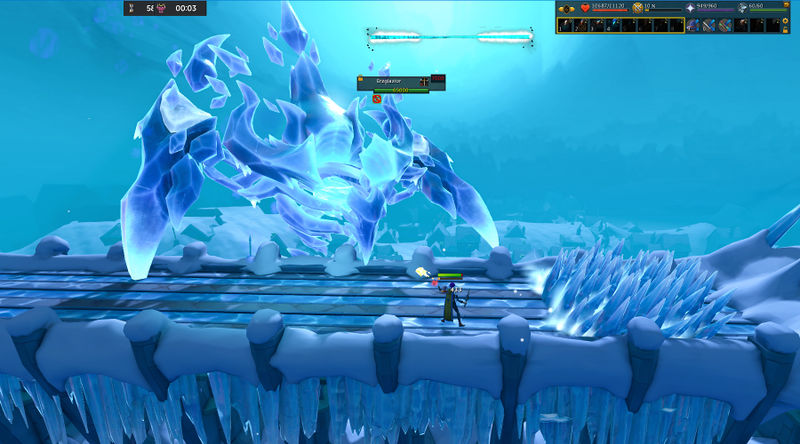Open the gold ring icon left of health

pyautogui.click(x=567, y=8)
